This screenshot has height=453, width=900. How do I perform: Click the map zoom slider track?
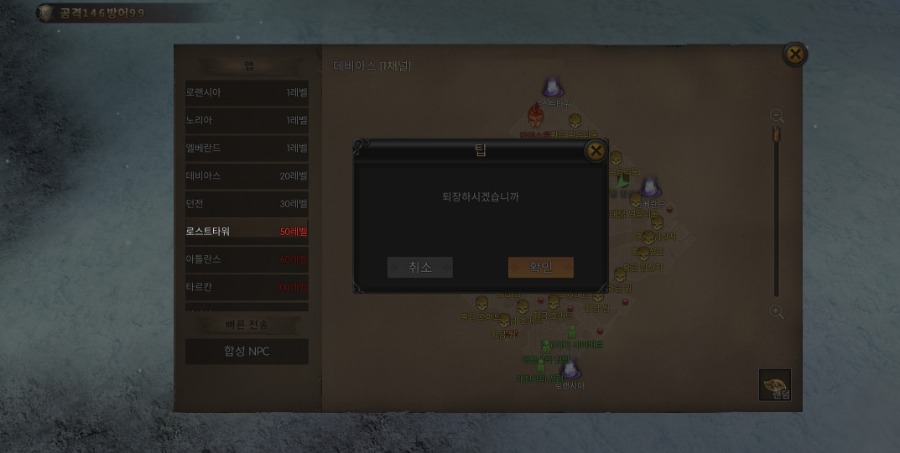(x=777, y=215)
